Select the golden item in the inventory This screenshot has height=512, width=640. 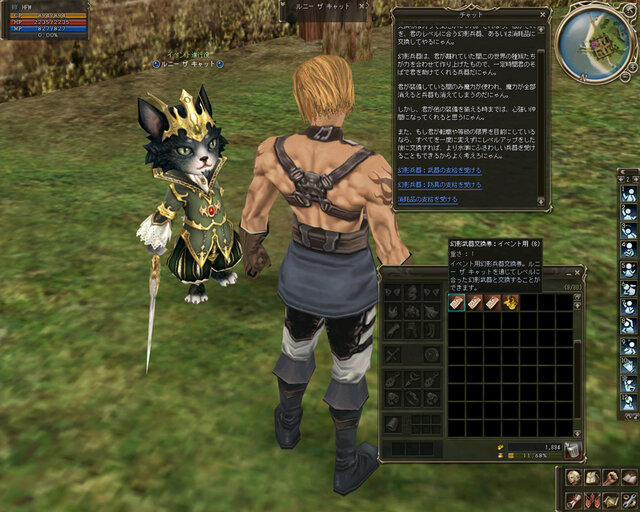click(x=510, y=302)
